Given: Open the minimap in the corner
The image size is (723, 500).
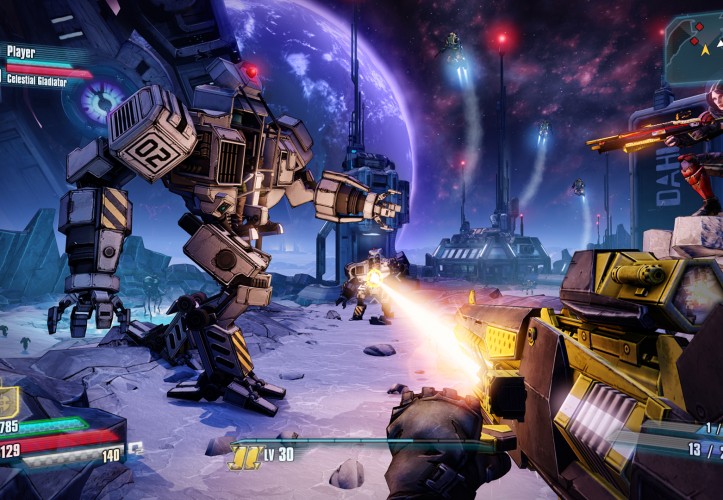Looking at the screenshot, I should pyautogui.click(x=693, y=47).
